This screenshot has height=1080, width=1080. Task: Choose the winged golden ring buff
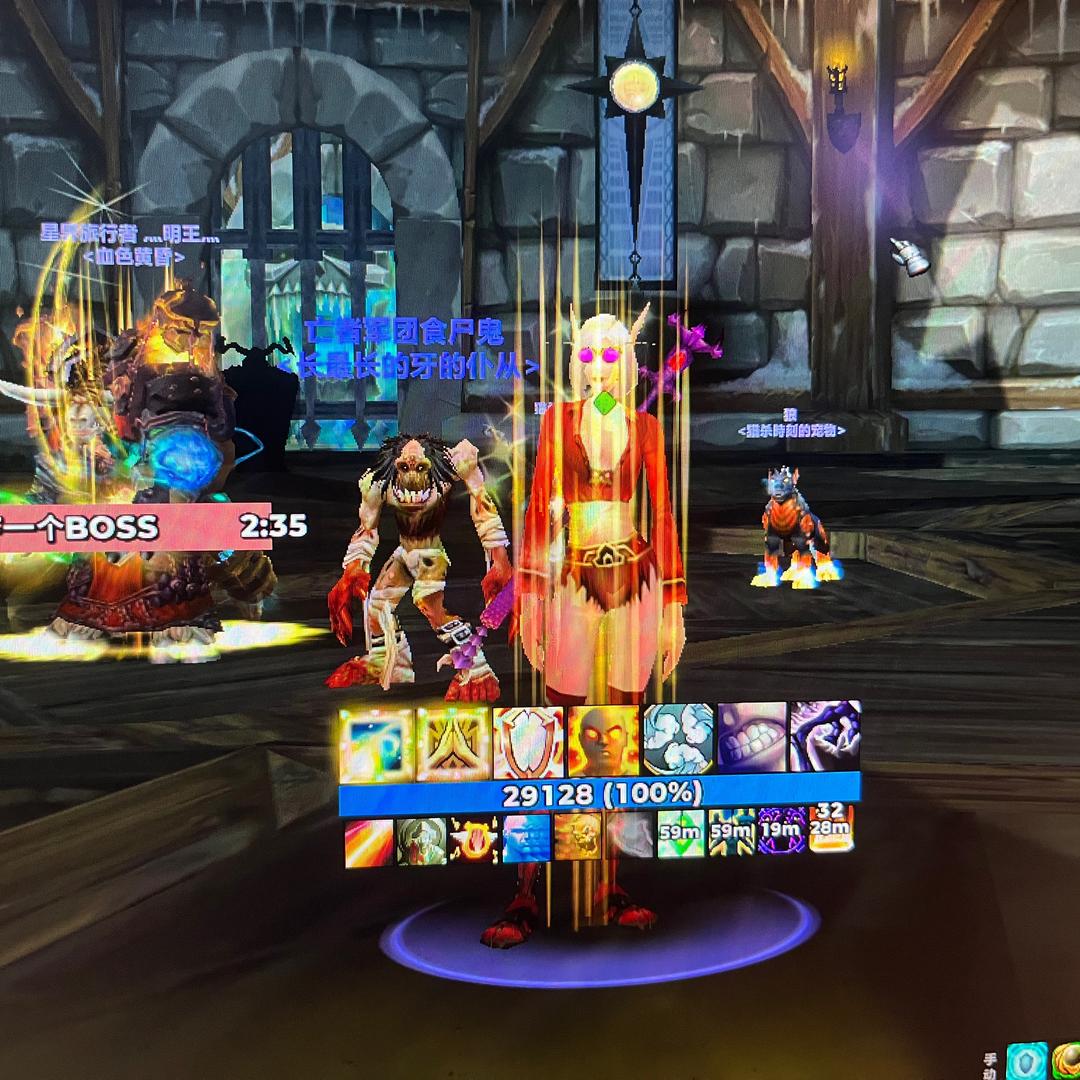(474, 839)
